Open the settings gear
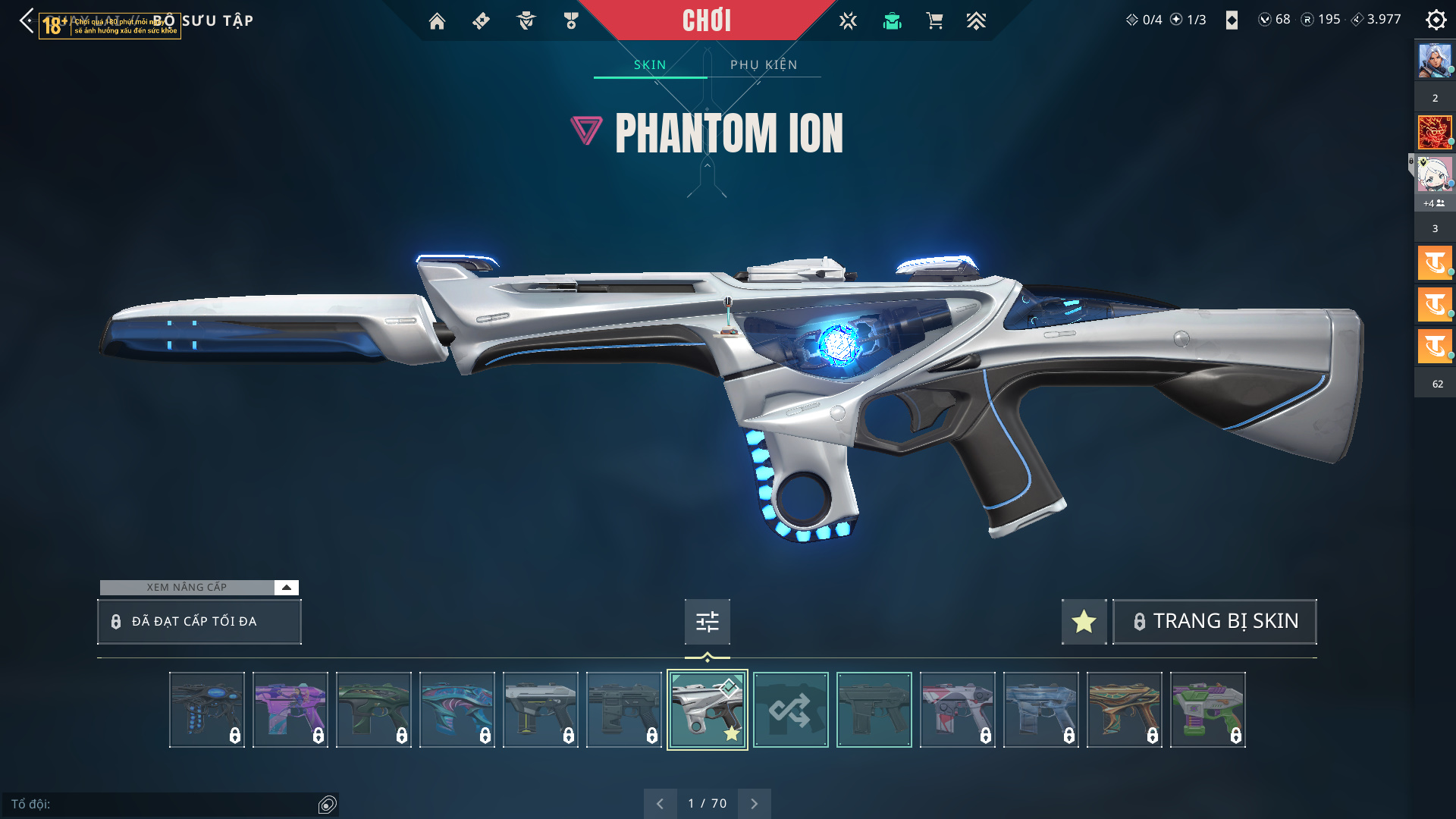 coord(1436,20)
